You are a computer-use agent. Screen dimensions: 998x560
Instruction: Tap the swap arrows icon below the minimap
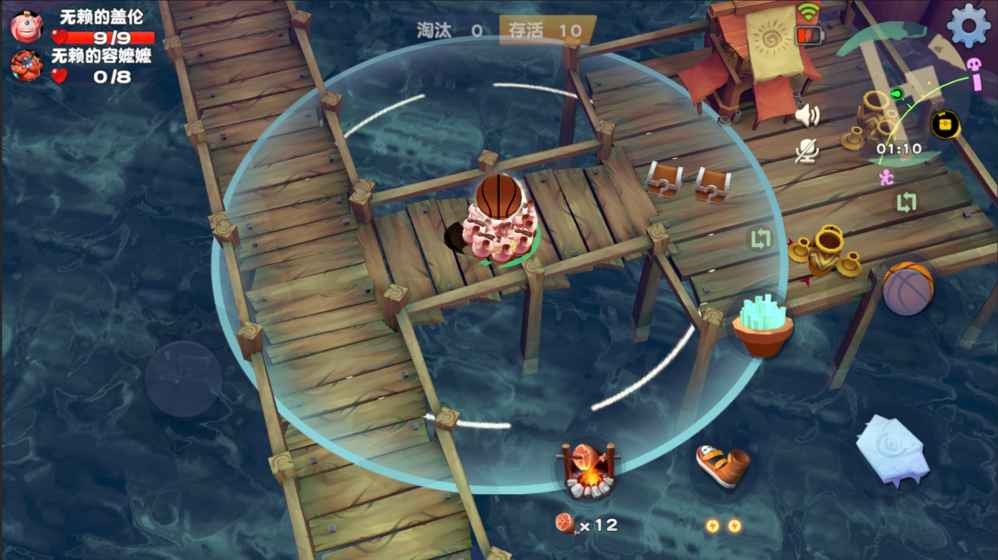tap(906, 202)
